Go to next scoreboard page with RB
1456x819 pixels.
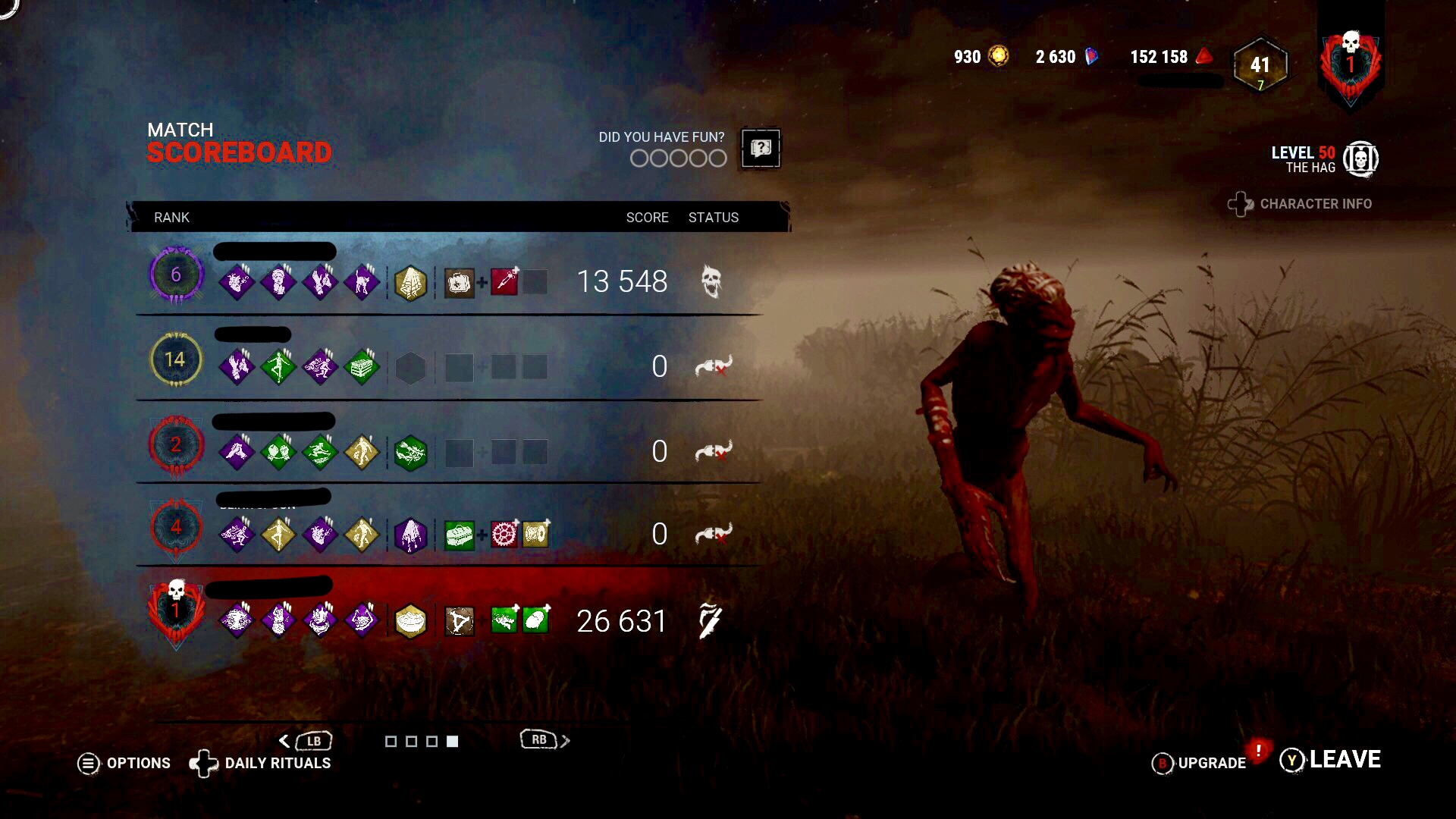pyautogui.click(x=540, y=739)
